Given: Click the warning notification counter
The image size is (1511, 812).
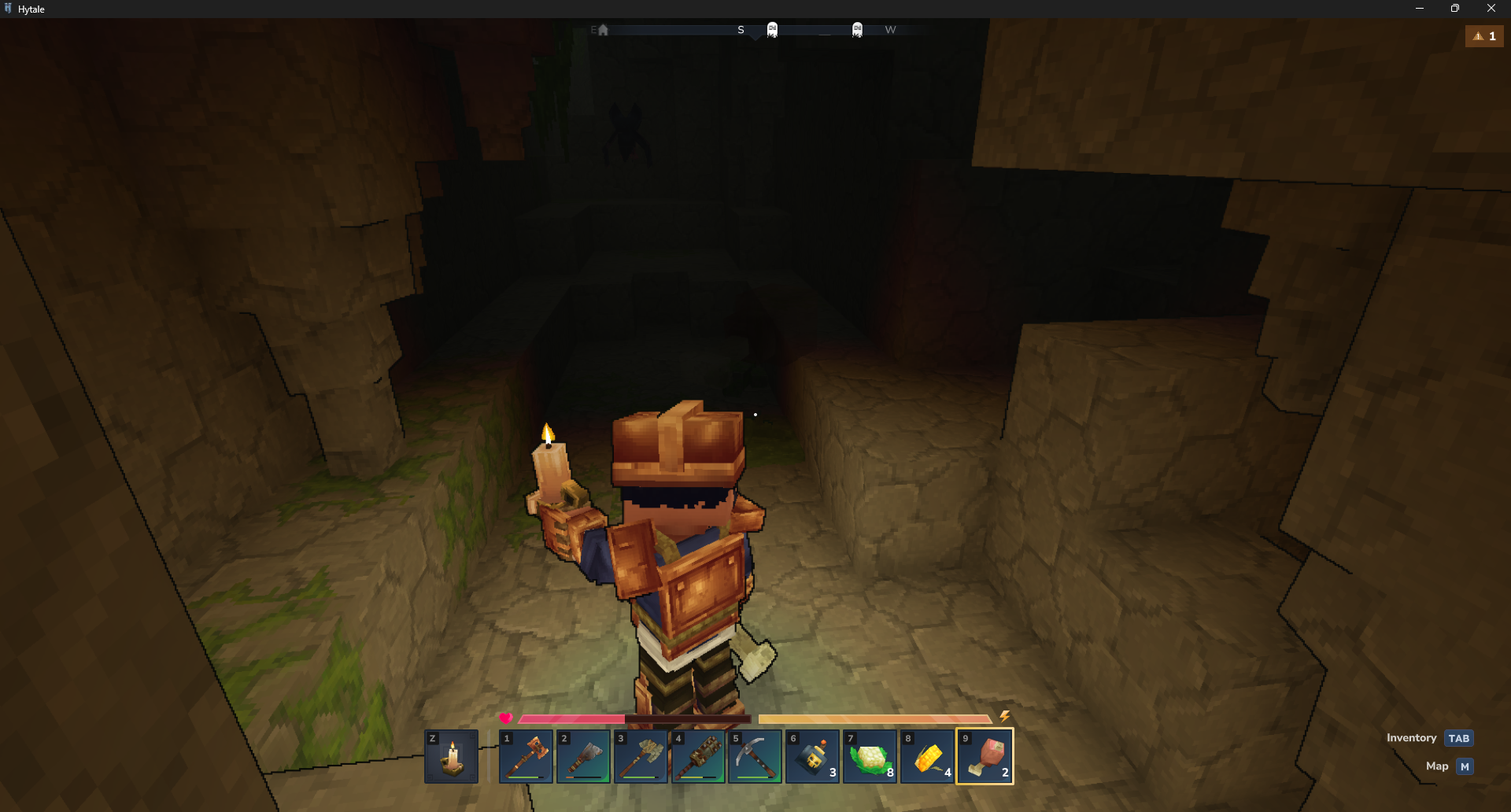Looking at the screenshot, I should [x=1484, y=36].
